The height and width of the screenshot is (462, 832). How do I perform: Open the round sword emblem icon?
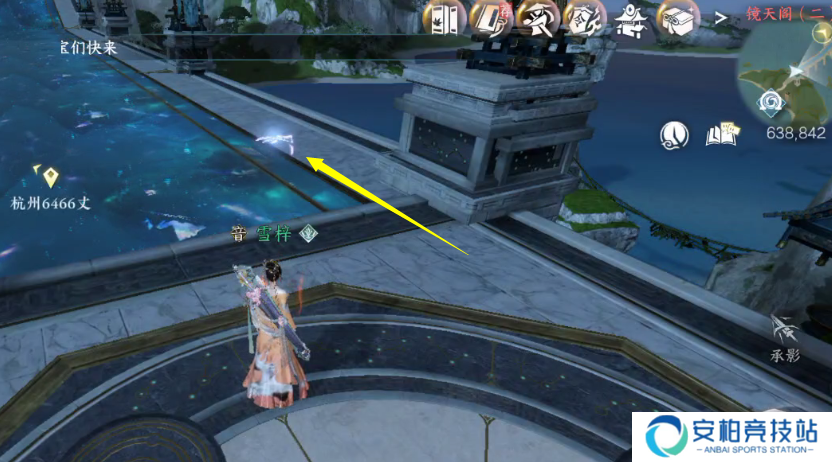677,132
